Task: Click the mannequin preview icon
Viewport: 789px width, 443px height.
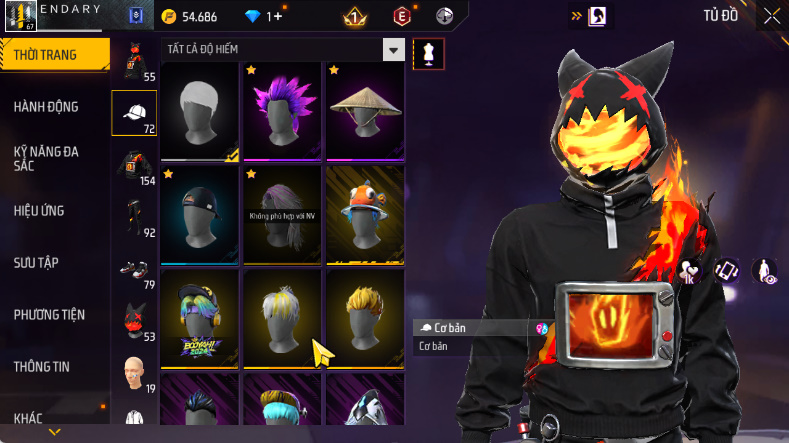Action: (x=429, y=53)
